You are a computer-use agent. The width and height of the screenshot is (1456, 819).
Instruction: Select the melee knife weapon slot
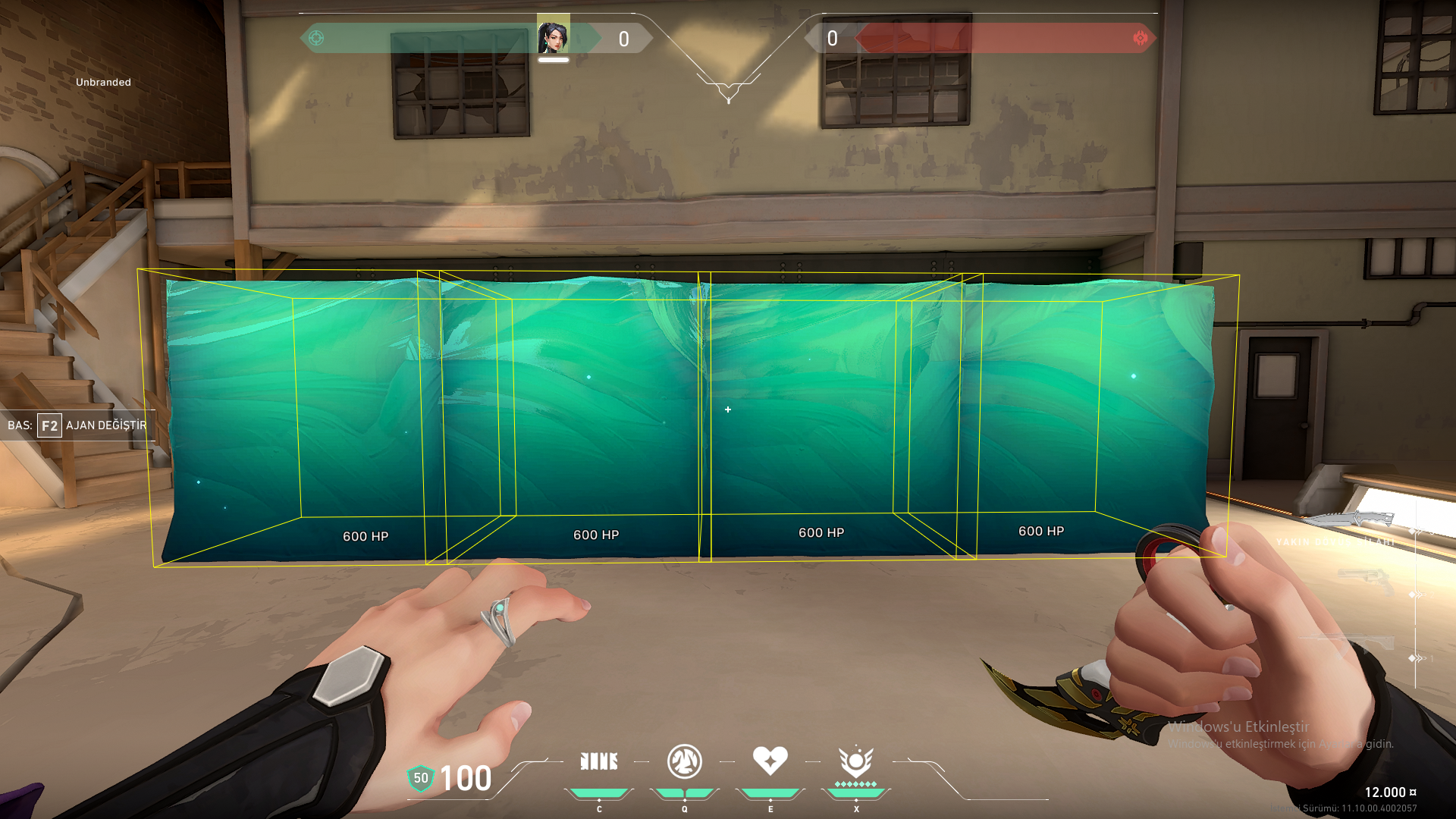(x=1353, y=520)
